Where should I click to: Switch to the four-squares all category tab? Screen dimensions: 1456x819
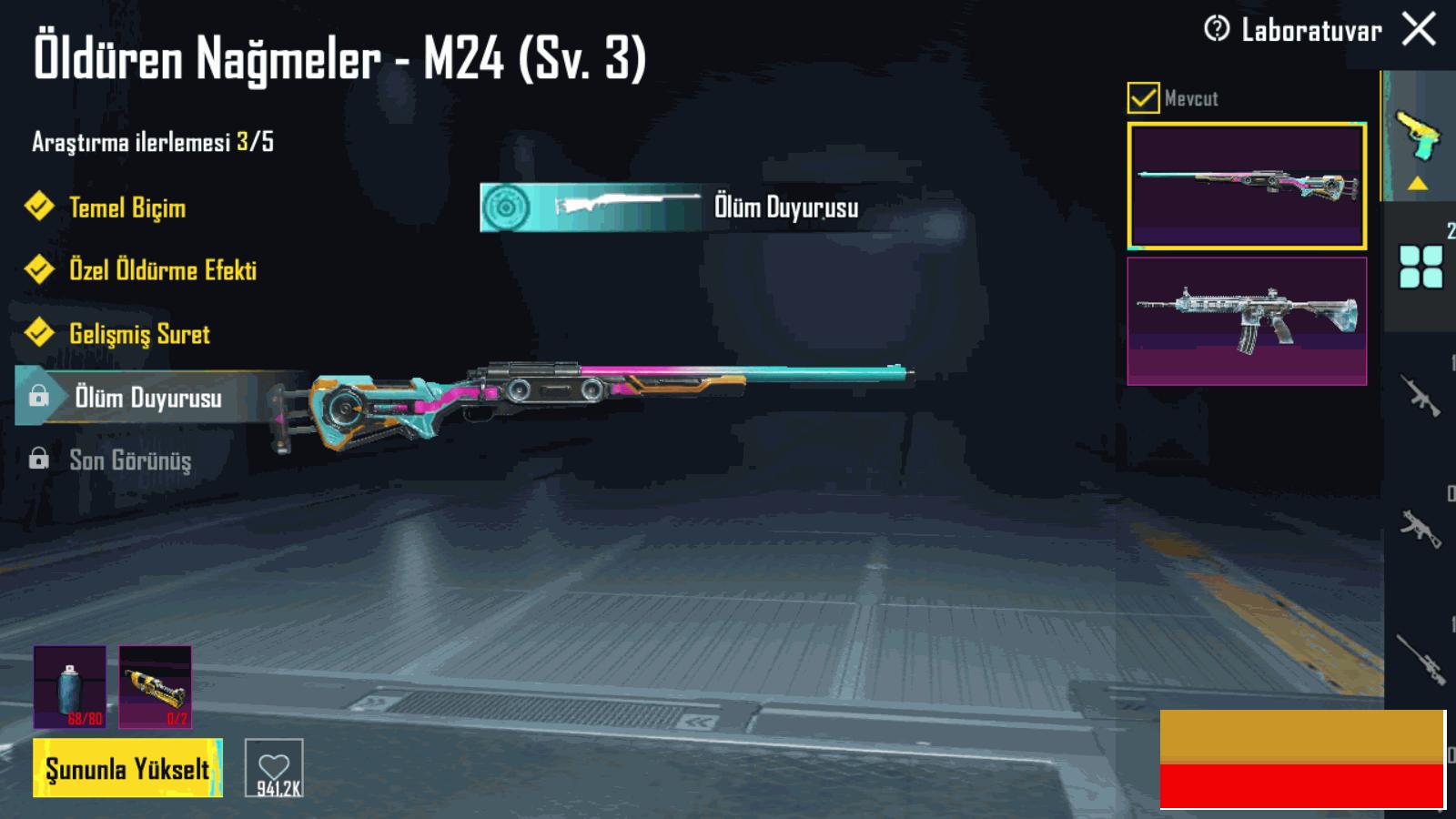[1421, 267]
